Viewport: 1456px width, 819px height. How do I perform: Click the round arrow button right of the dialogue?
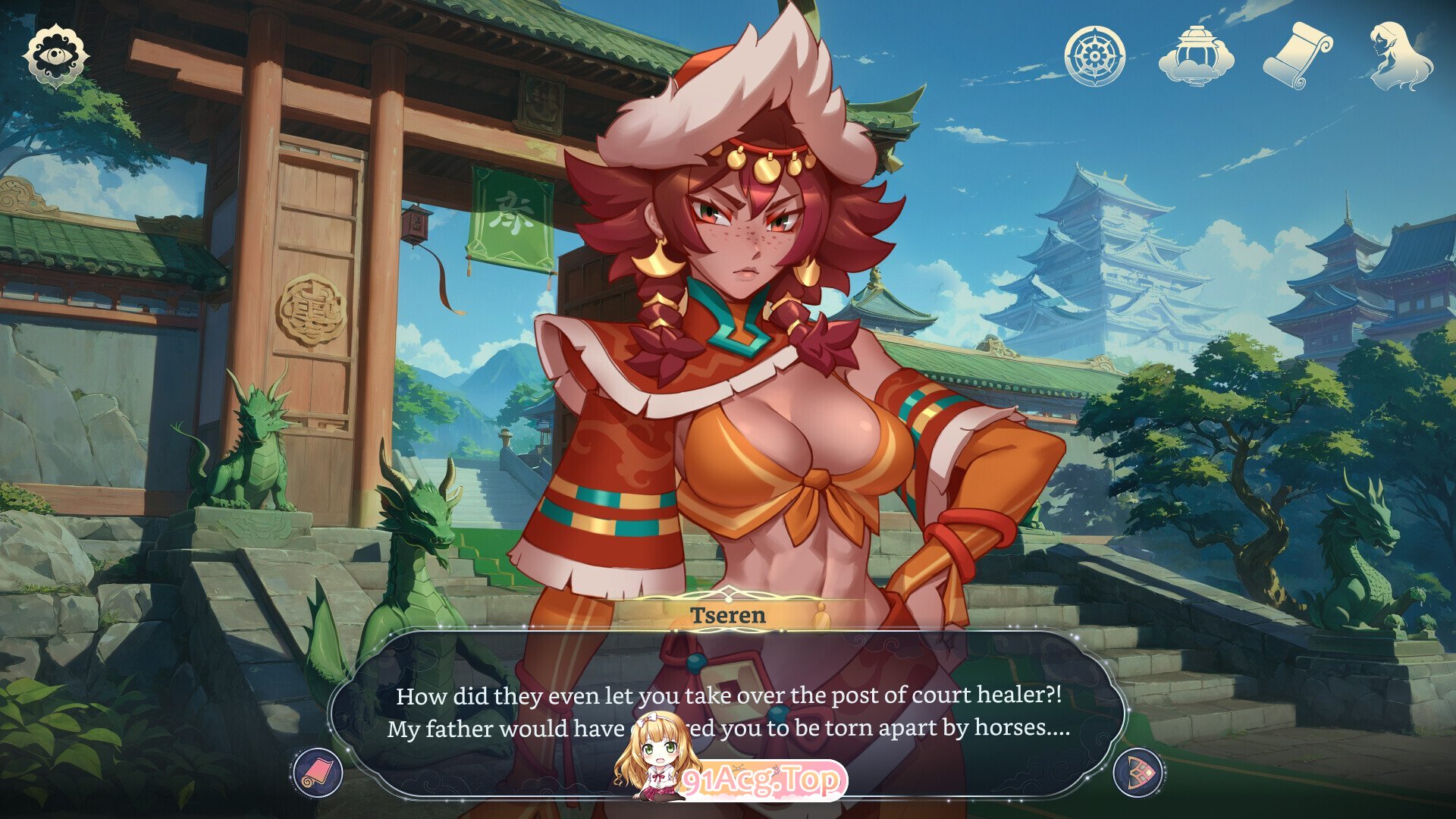tap(1138, 772)
